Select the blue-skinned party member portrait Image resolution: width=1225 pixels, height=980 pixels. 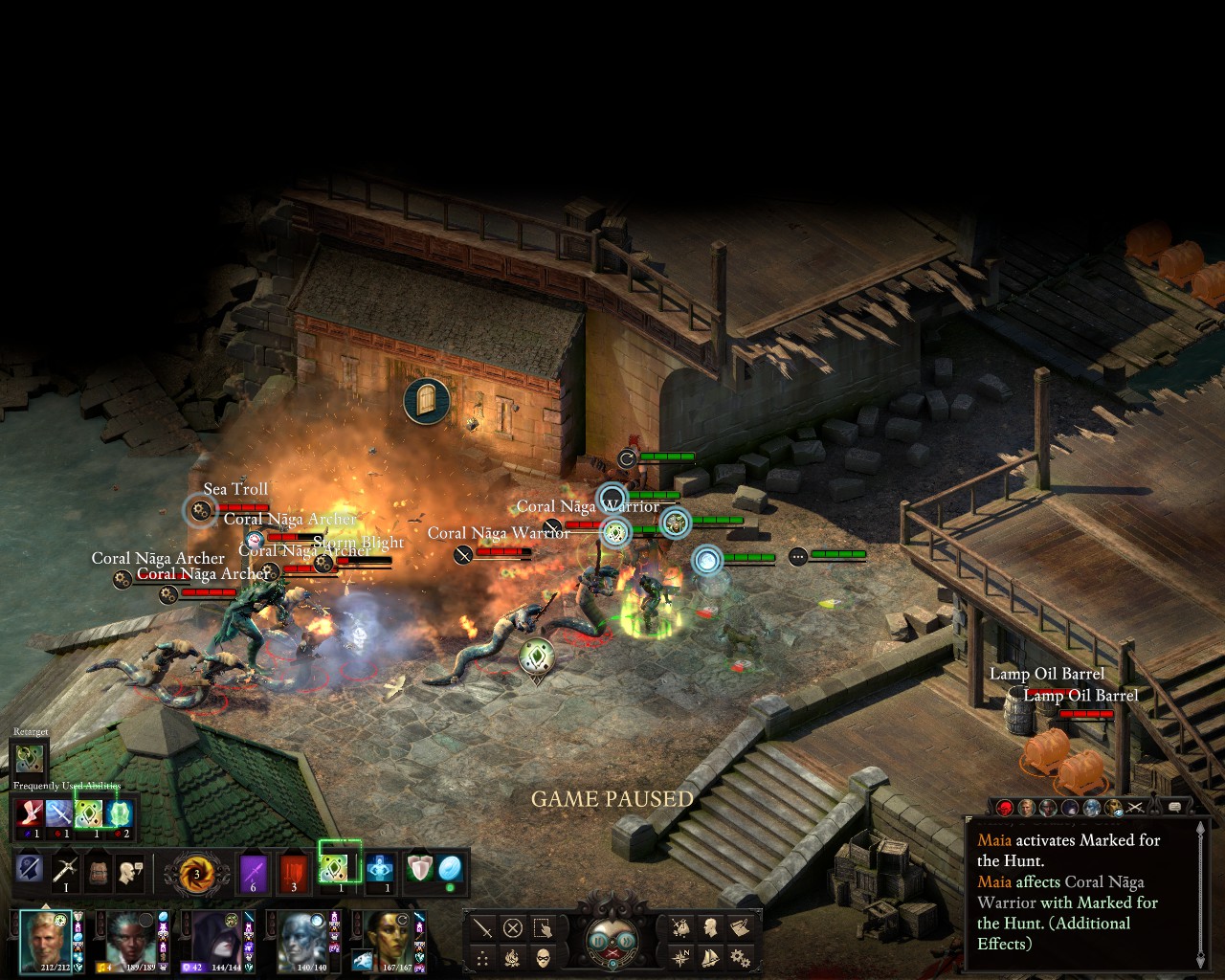click(x=303, y=941)
